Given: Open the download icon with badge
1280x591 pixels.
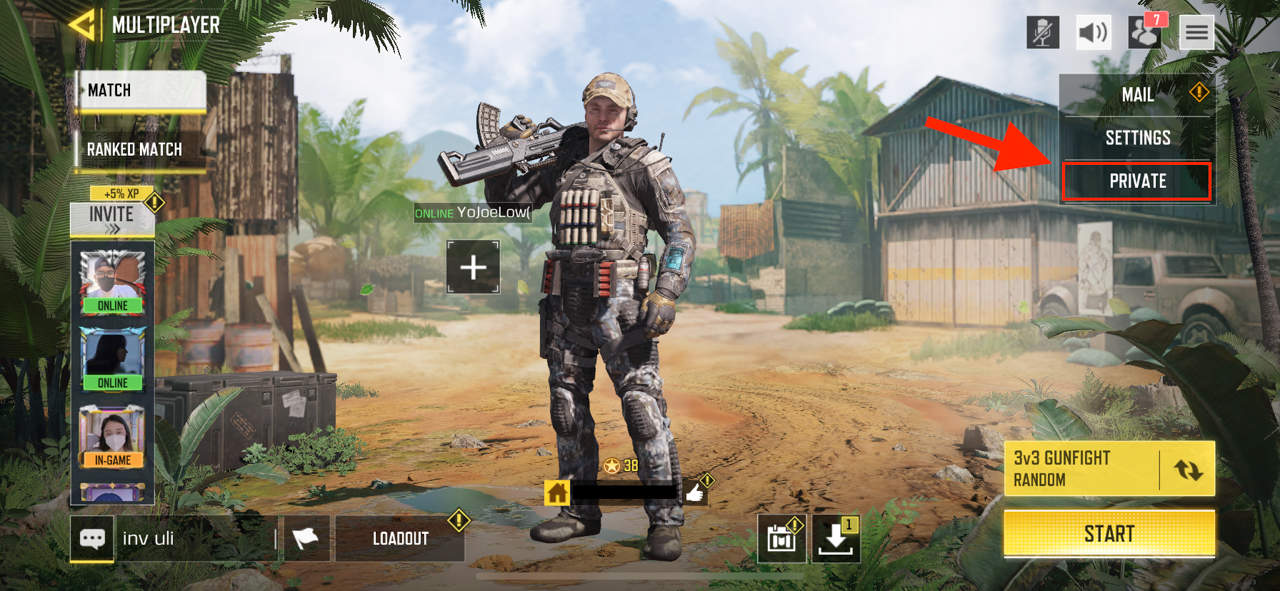Looking at the screenshot, I should pos(836,540).
